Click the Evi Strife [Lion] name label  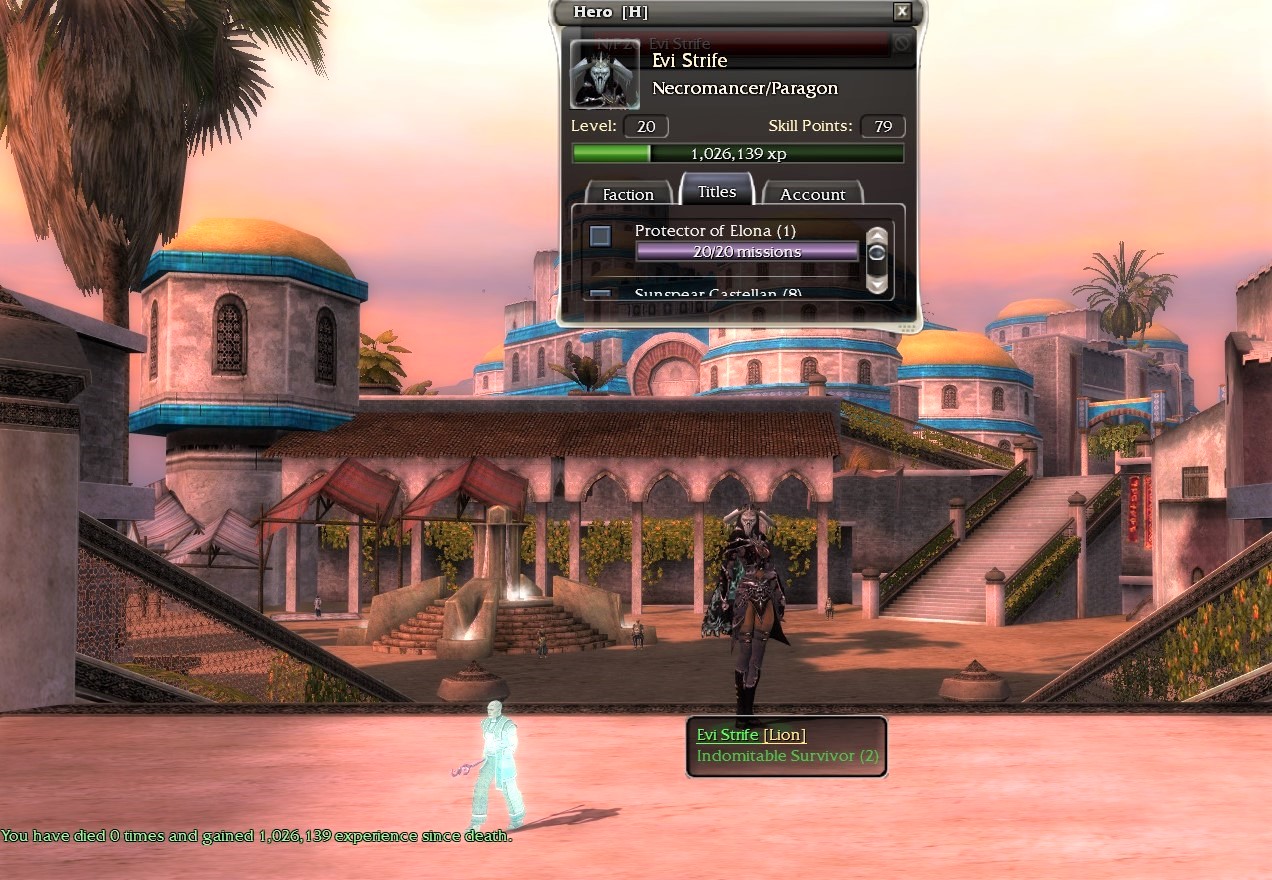click(750, 735)
